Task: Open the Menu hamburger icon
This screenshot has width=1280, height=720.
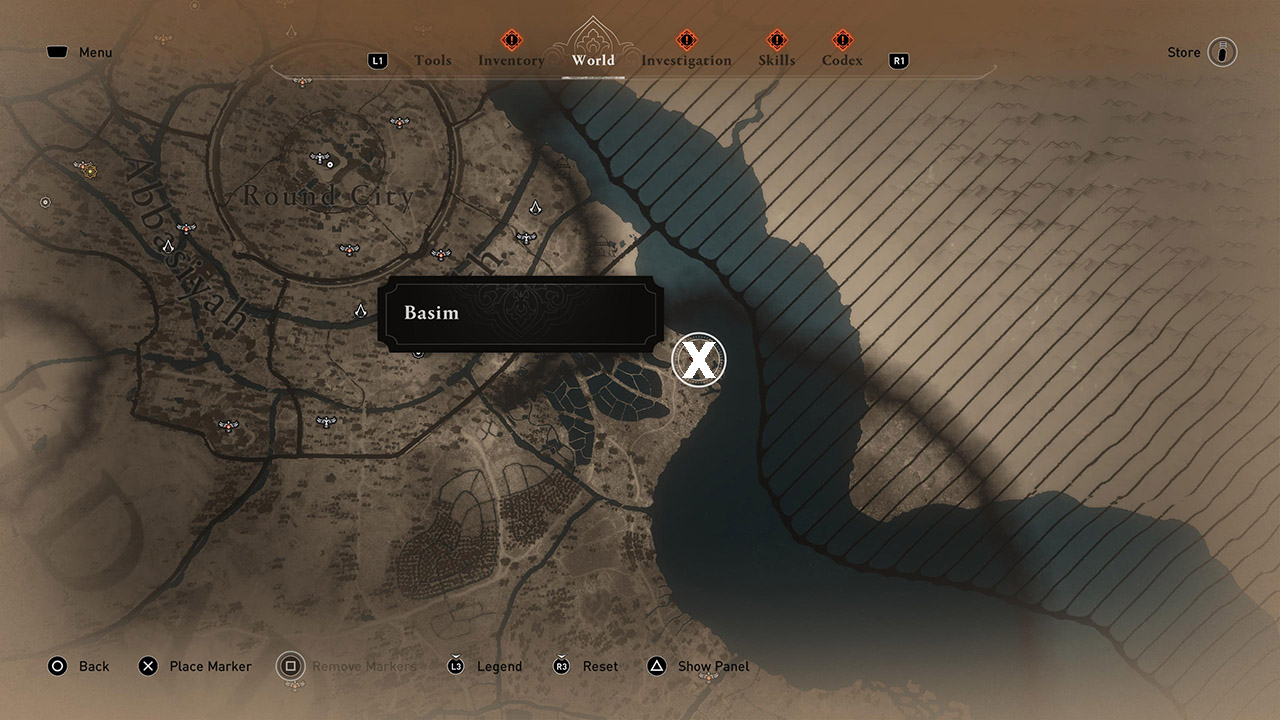Action: (57, 51)
